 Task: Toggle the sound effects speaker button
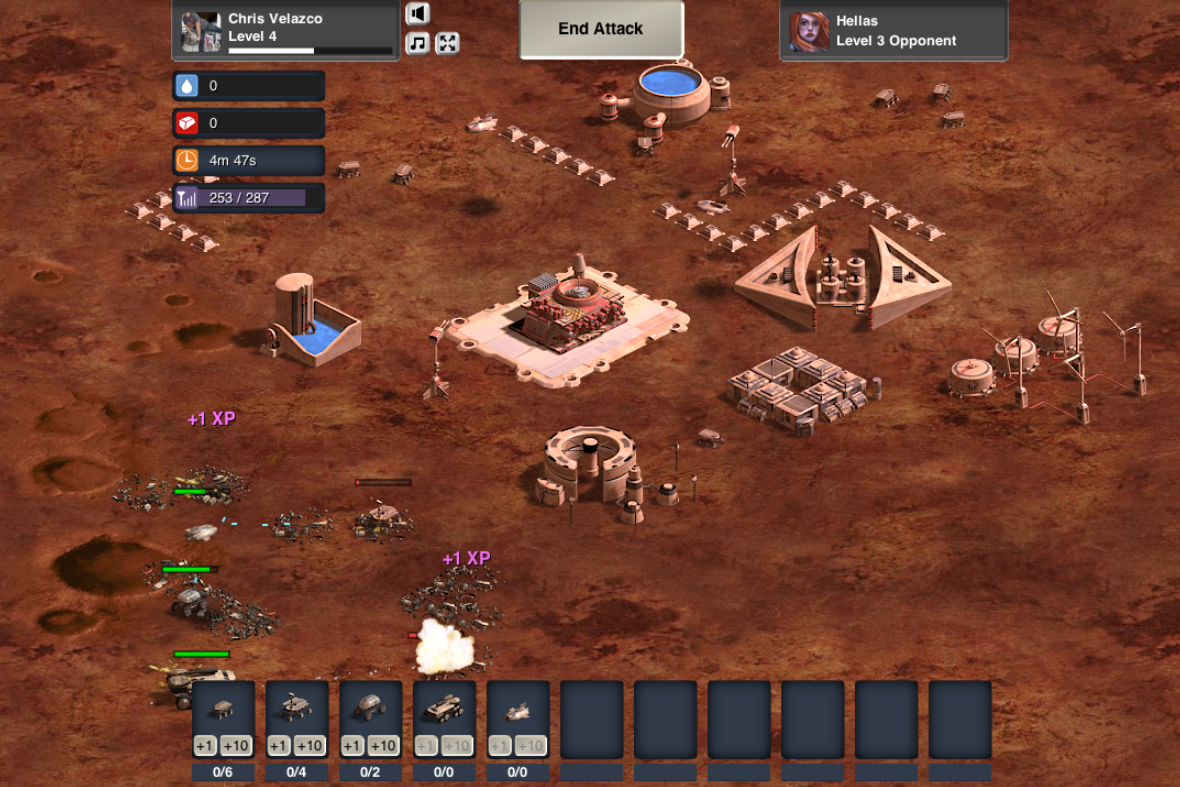[418, 14]
